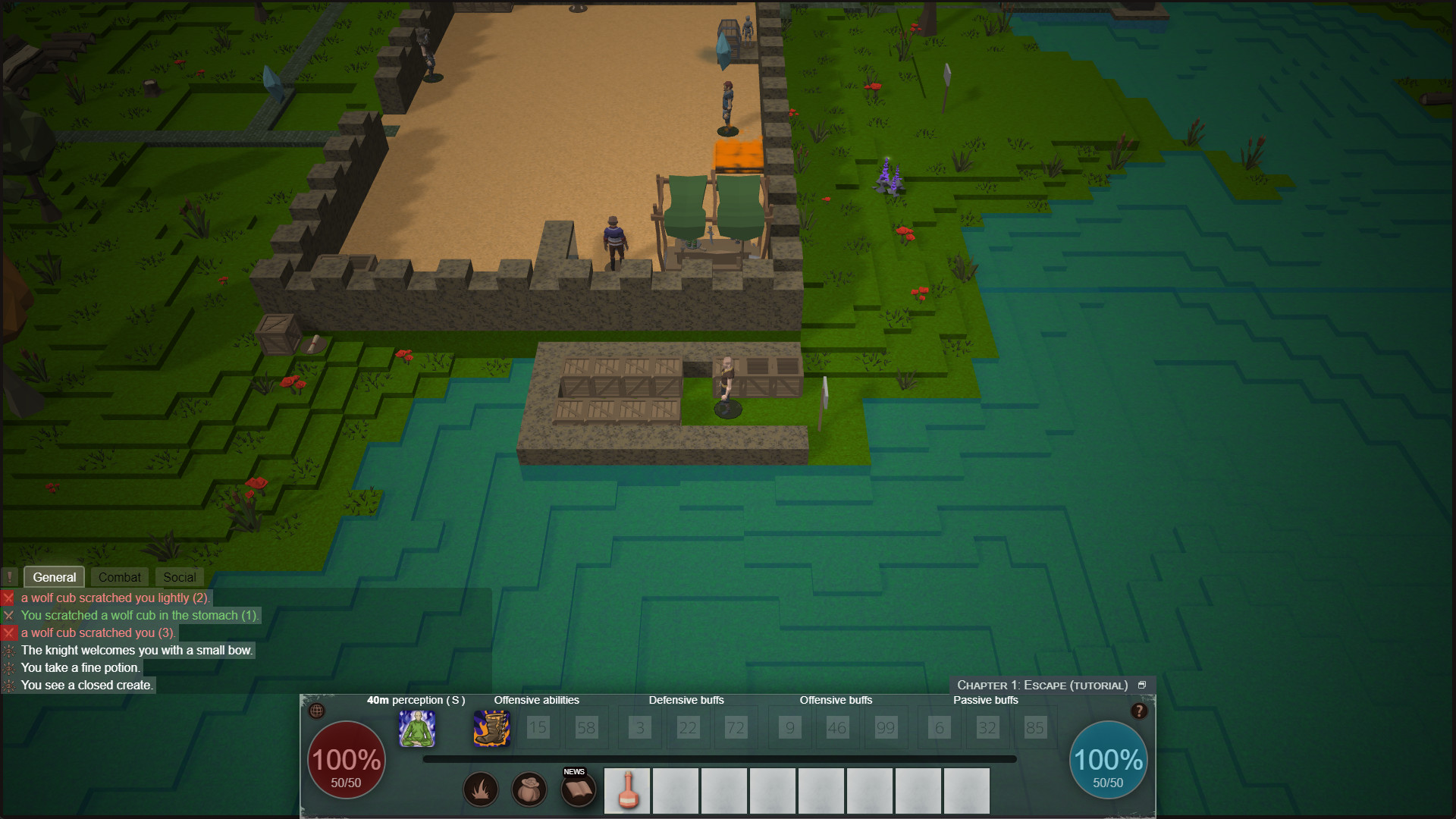Select the meditation perception ability icon
Viewport: 1456px width, 819px height.
click(419, 730)
